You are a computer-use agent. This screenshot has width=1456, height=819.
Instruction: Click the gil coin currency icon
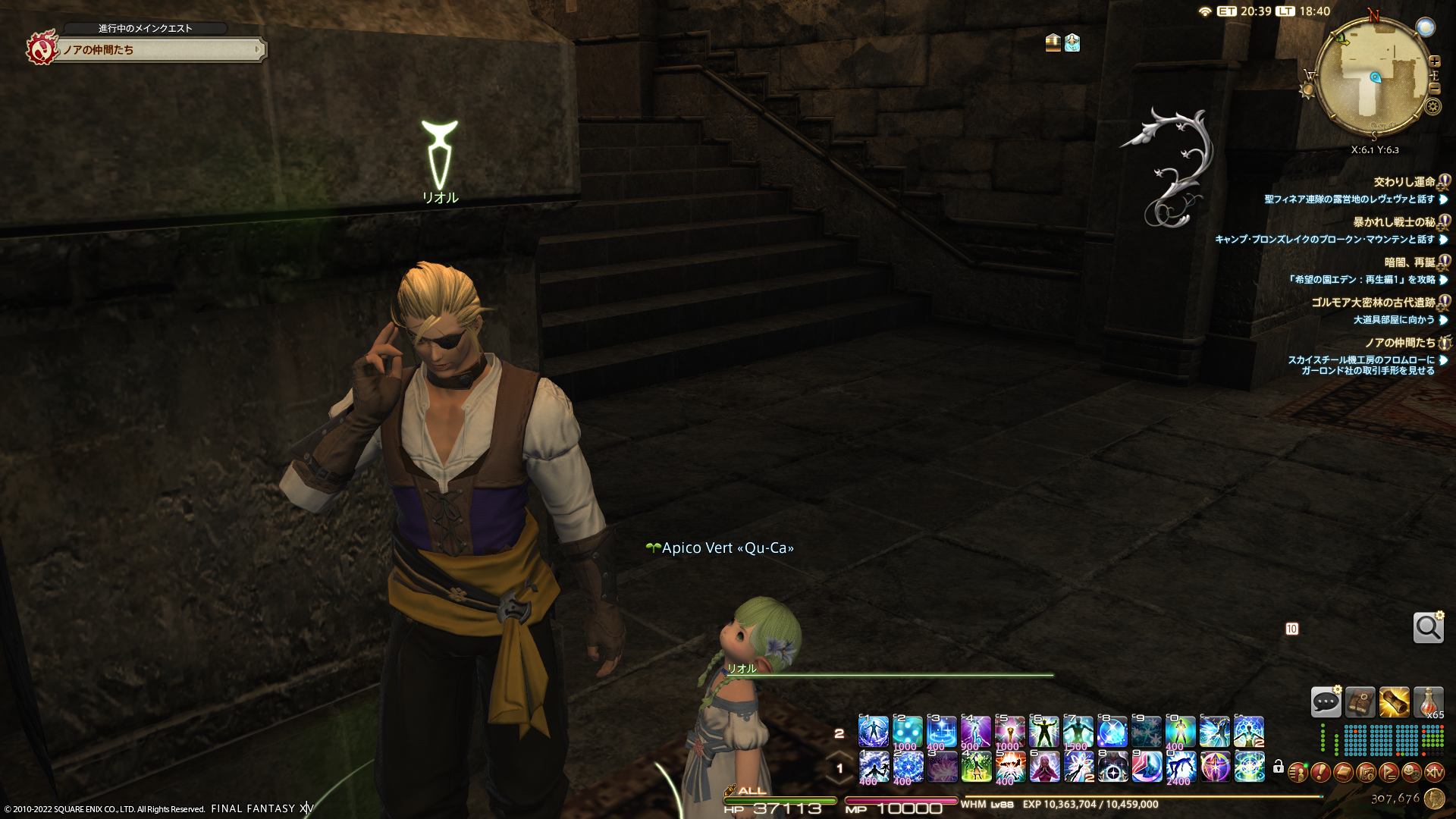point(1434,799)
